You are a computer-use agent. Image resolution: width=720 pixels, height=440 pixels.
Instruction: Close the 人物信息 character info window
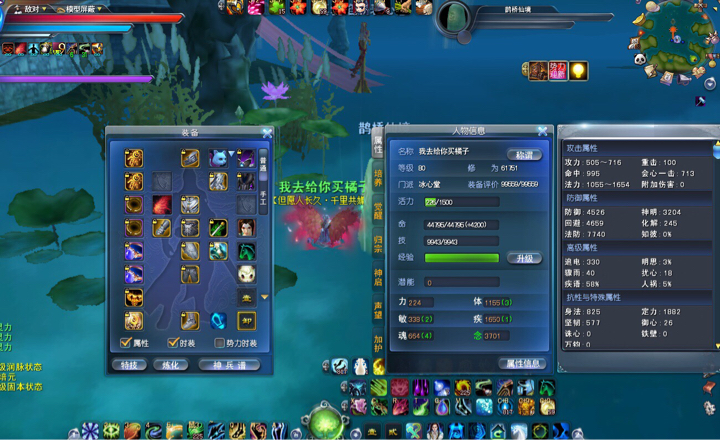(x=542, y=130)
